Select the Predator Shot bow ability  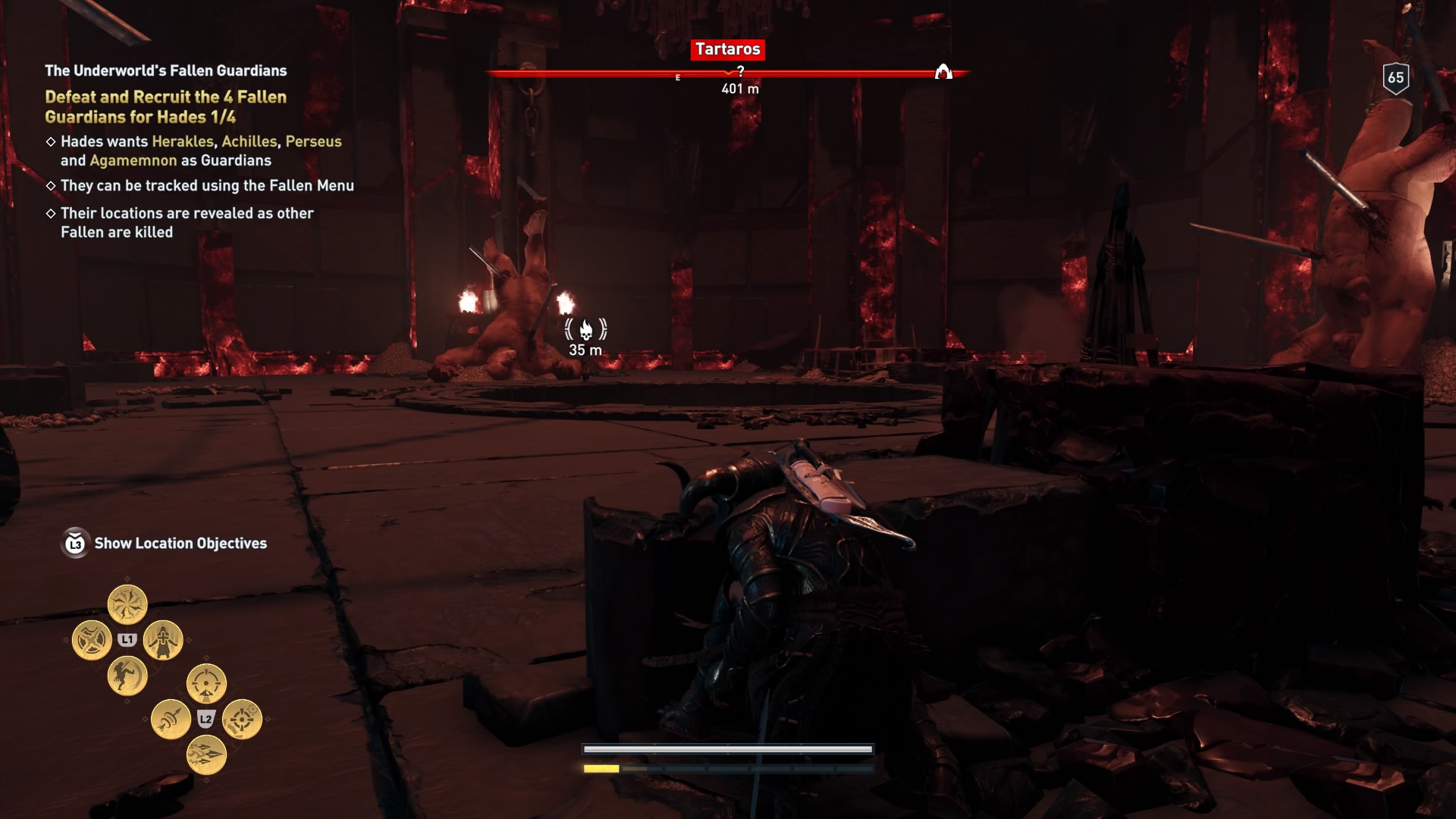171,718
